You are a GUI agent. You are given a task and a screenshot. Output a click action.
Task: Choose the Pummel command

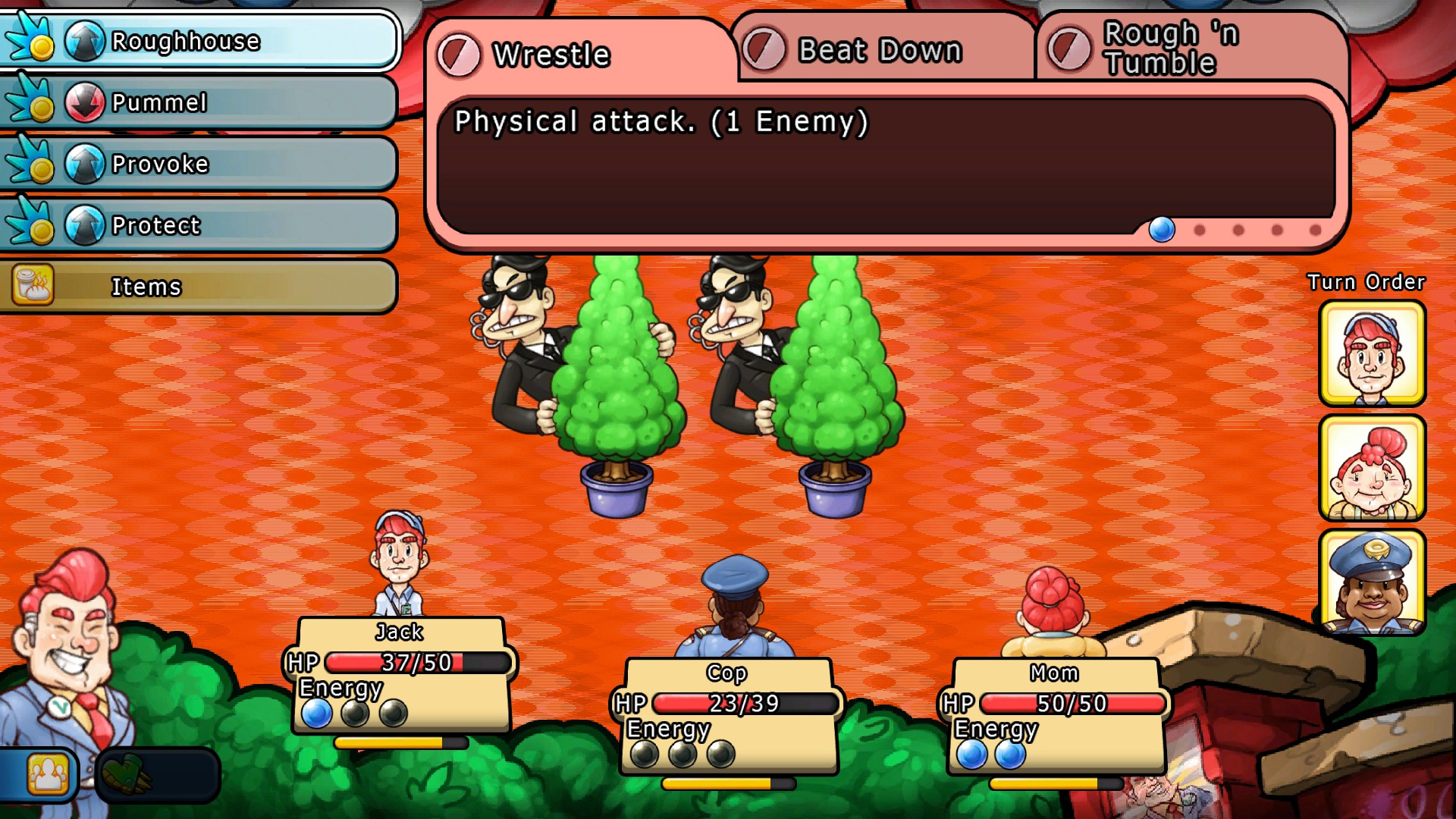(x=199, y=102)
